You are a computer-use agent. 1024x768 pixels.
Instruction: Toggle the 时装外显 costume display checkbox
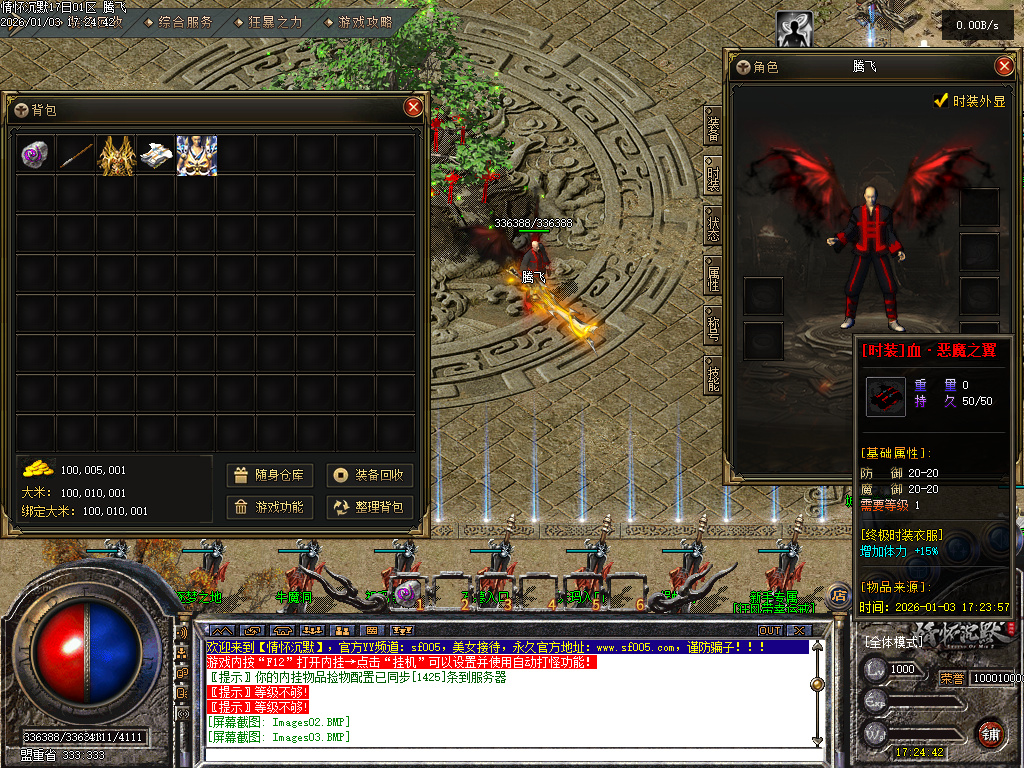pos(940,101)
